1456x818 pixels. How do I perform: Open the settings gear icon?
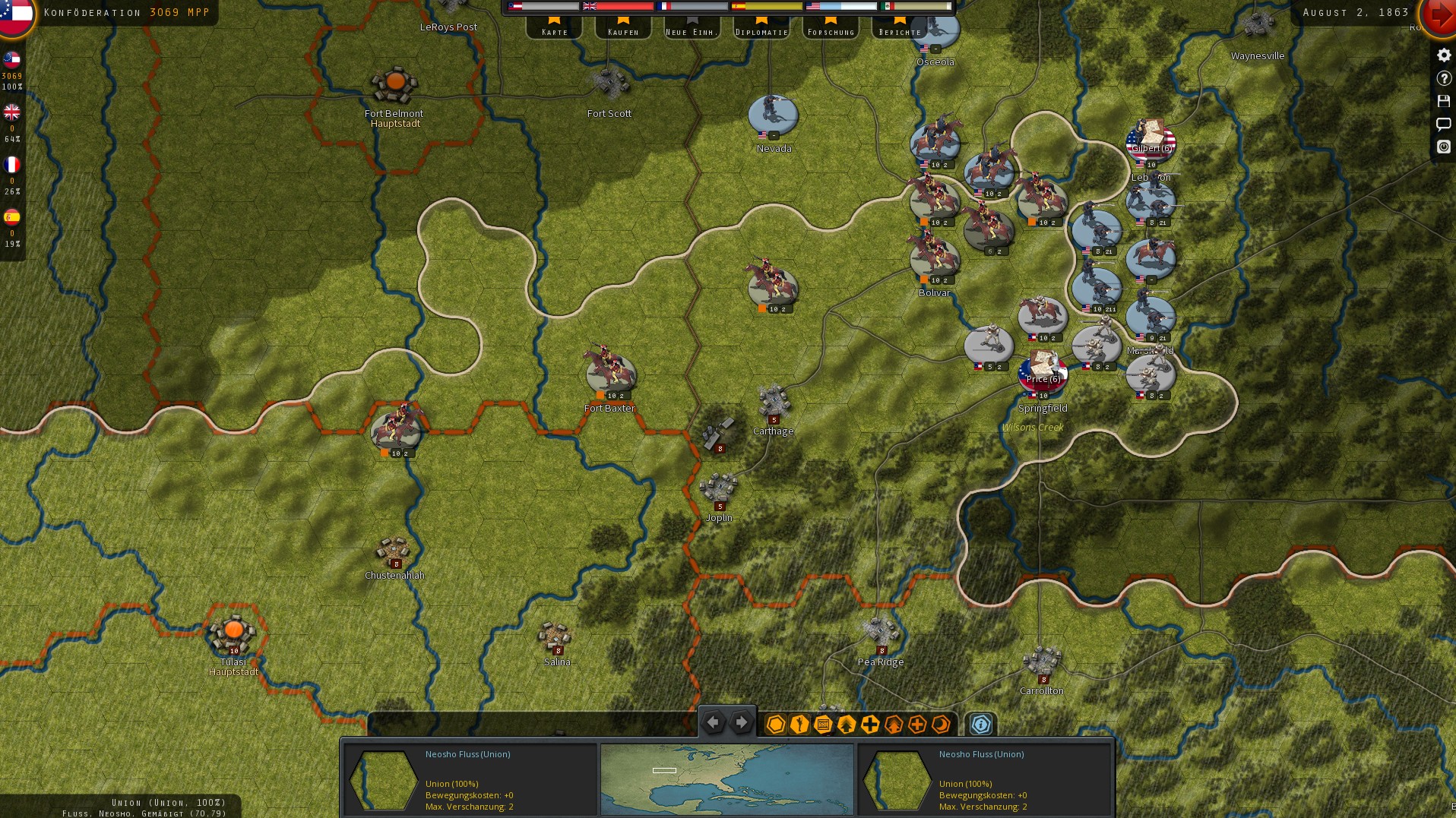tap(1444, 55)
